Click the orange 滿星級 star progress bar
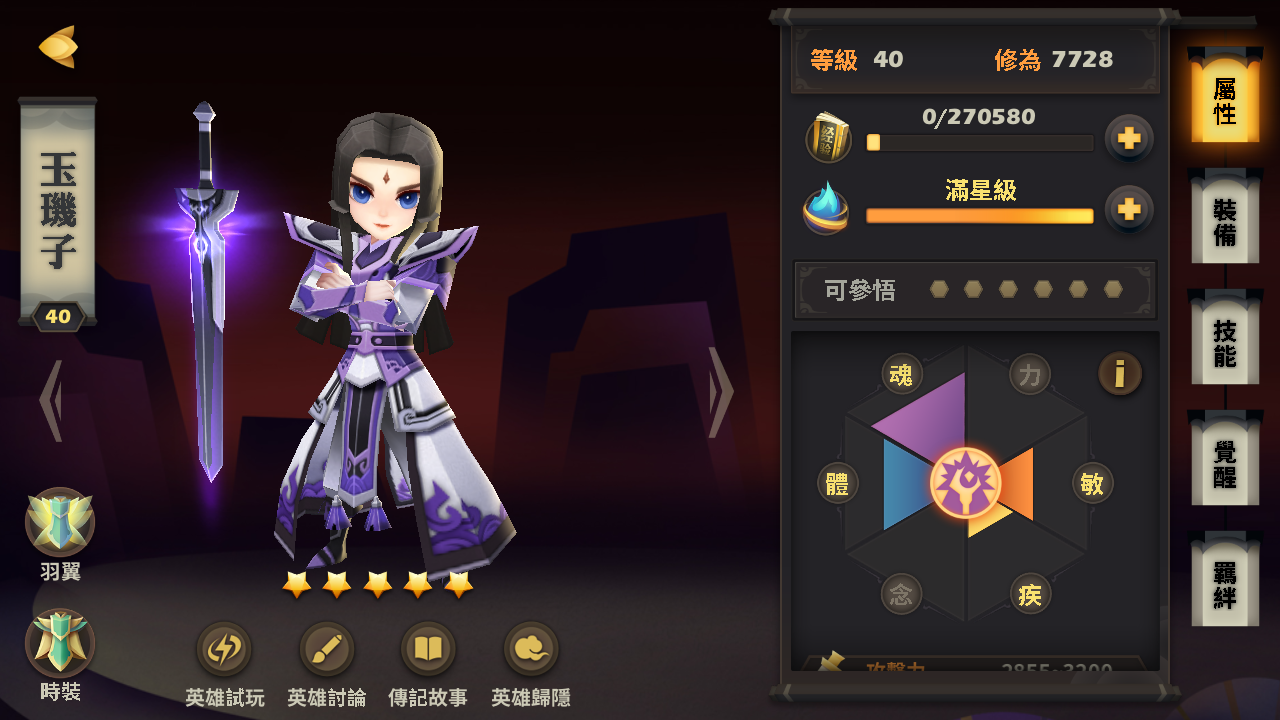Image resolution: width=1280 pixels, height=720 pixels. pos(980,215)
